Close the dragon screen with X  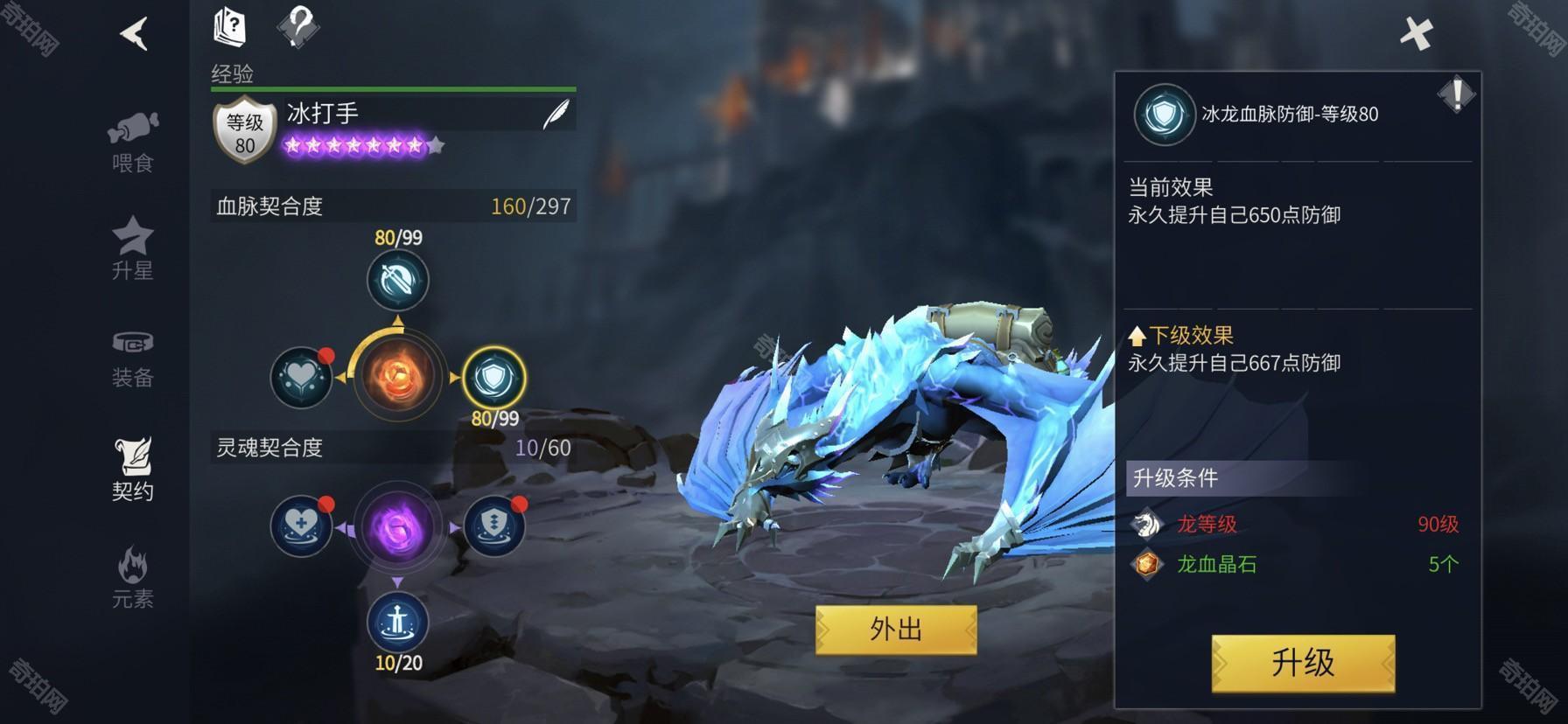coord(1416,34)
